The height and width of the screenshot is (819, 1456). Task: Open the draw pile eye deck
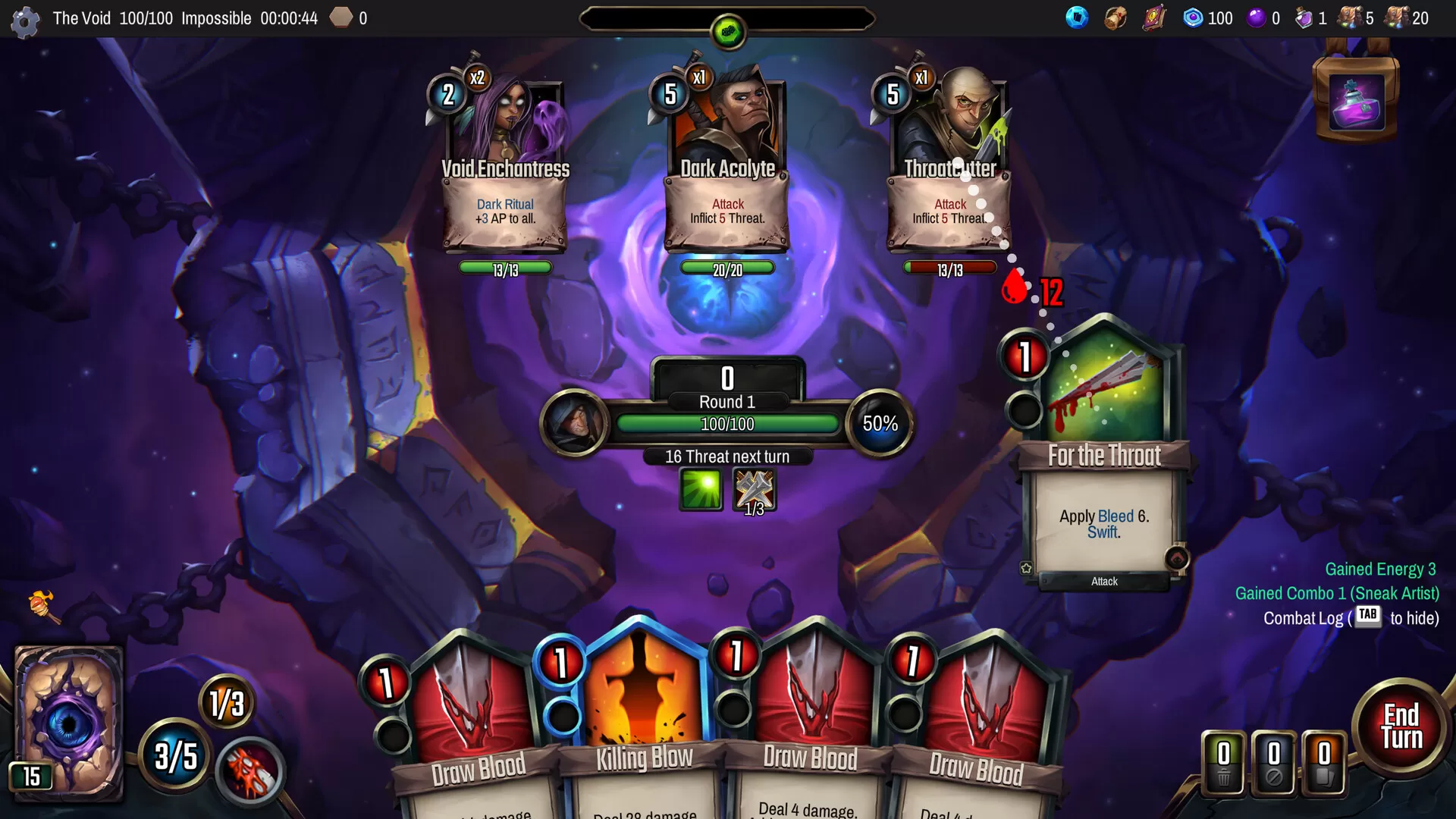click(68, 722)
